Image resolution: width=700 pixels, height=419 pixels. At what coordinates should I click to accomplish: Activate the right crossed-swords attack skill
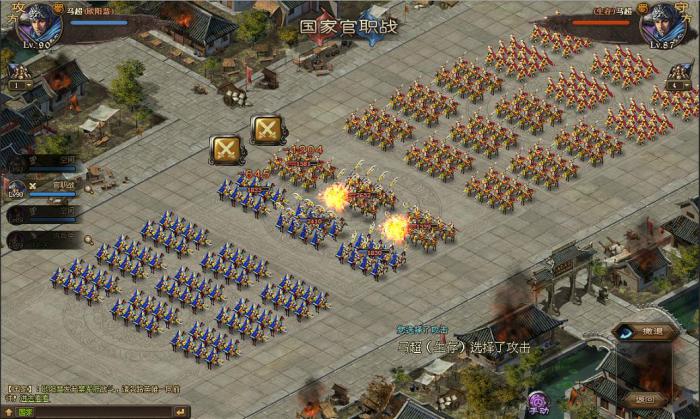[266, 130]
